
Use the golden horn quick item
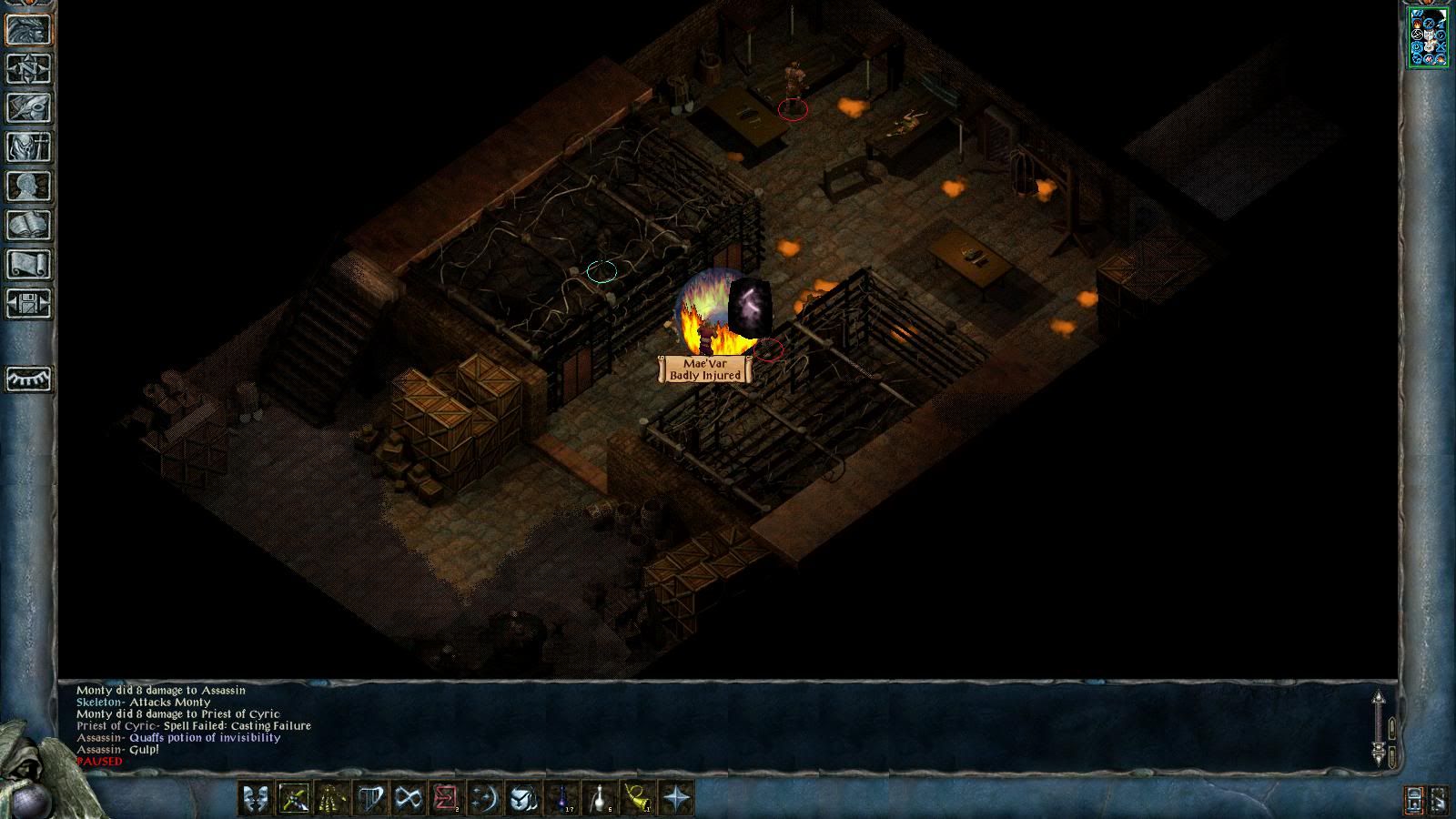click(638, 798)
